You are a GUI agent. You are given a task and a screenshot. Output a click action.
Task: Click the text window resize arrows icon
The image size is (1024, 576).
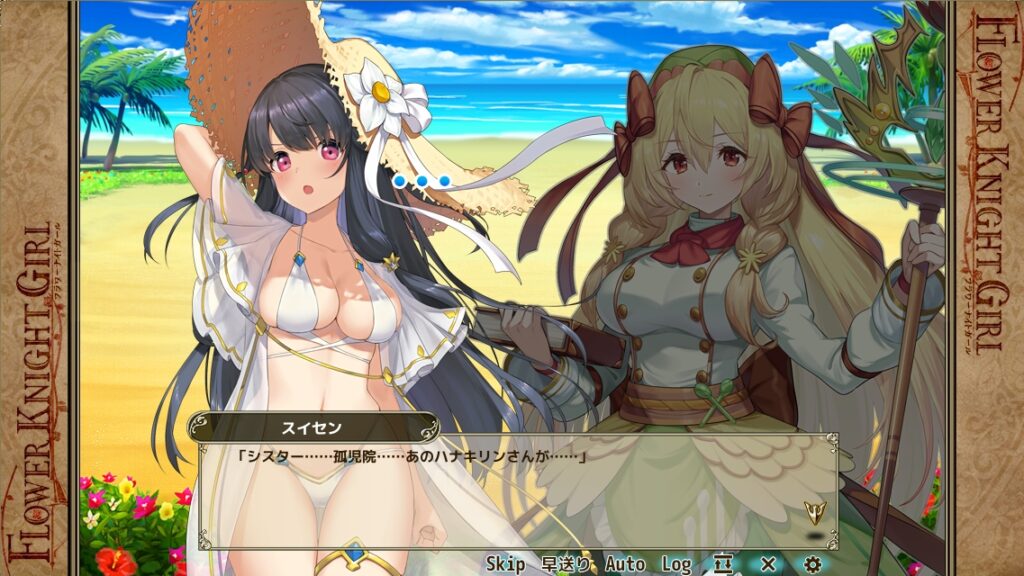point(725,565)
